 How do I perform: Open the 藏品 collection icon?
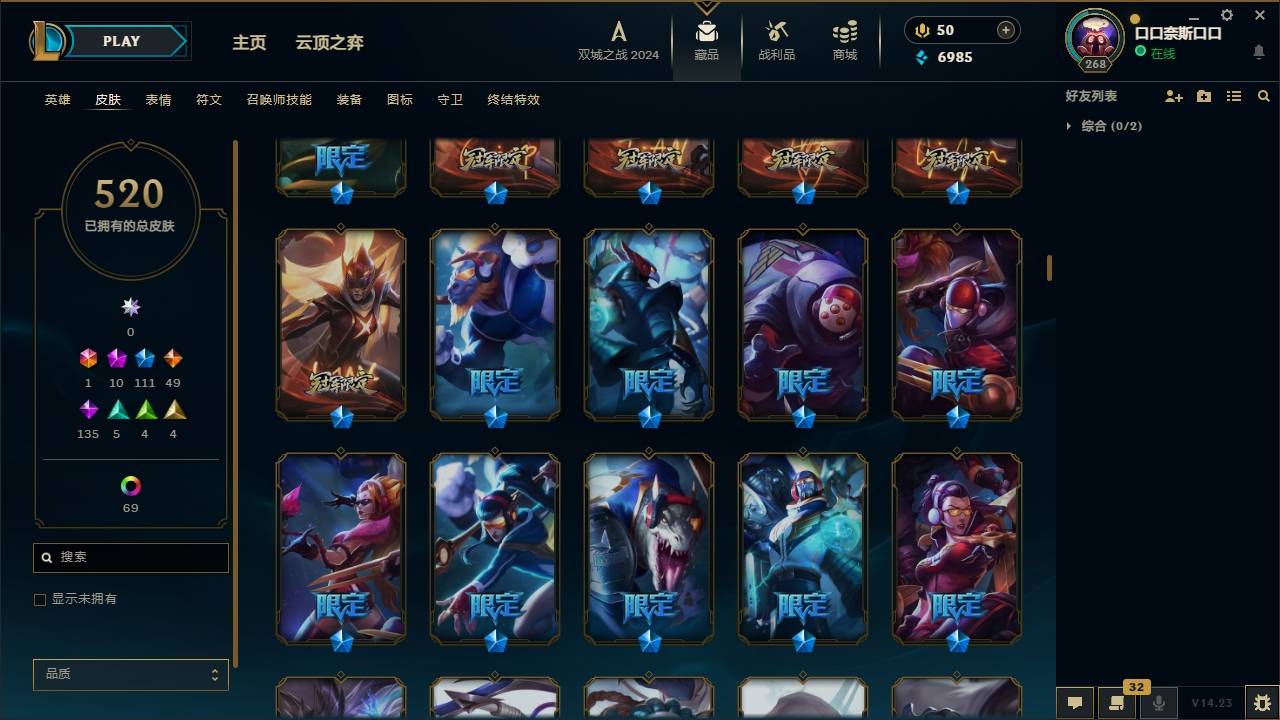coord(706,40)
